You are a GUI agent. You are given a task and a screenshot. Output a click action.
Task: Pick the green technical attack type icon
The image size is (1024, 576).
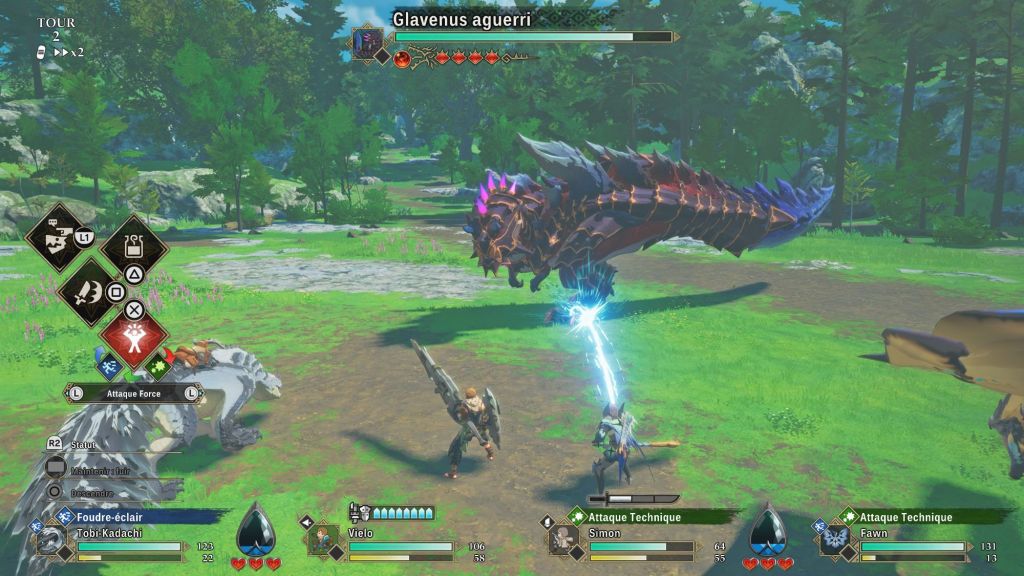tap(157, 368)
